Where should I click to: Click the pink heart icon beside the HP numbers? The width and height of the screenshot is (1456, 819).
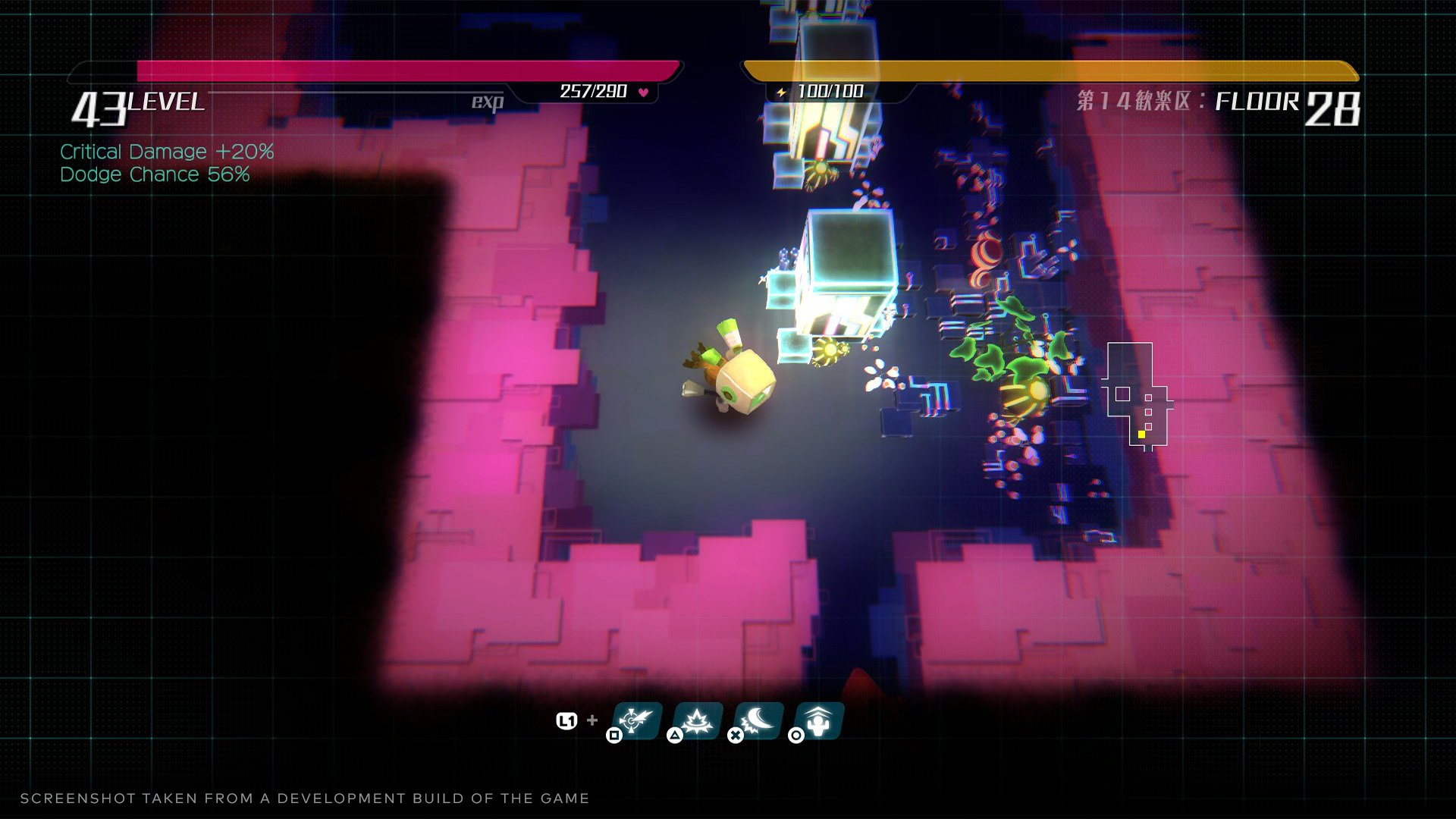coord(642,90)
